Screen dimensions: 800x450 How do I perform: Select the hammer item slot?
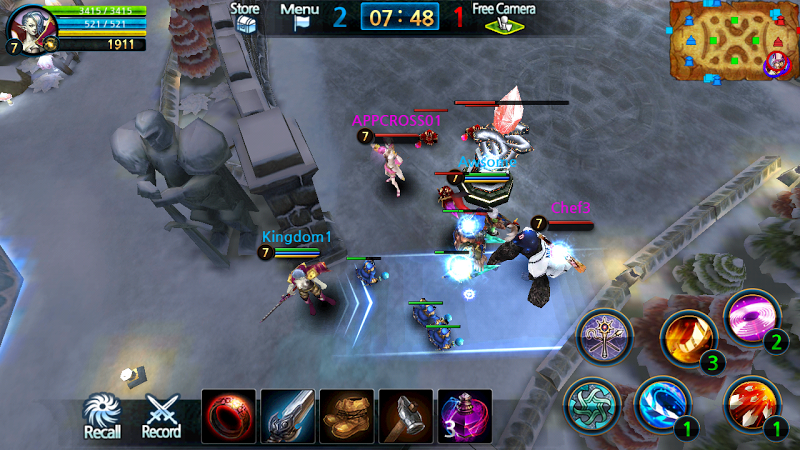tap(406, 416)
